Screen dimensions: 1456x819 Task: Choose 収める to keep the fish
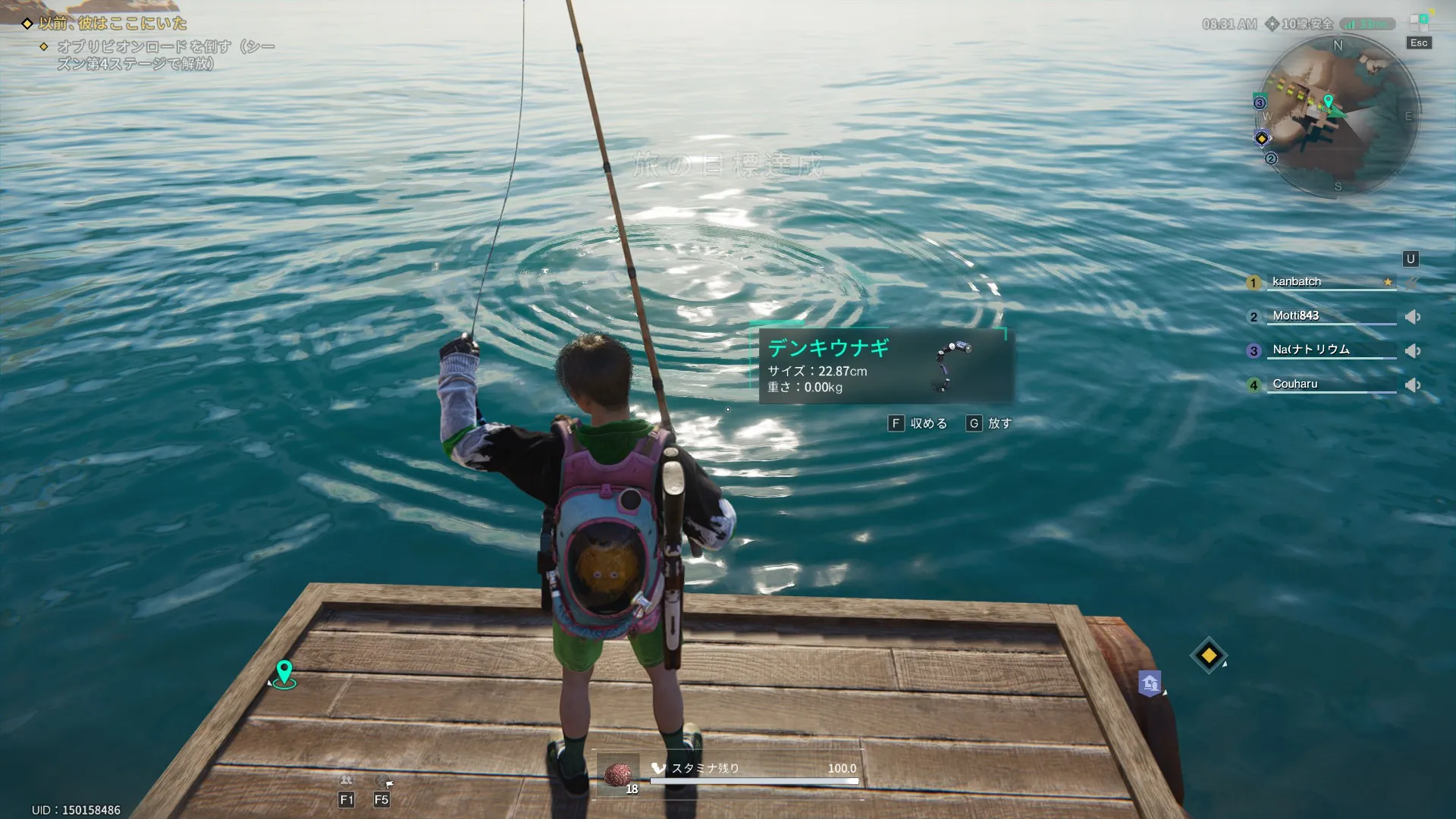918,423
